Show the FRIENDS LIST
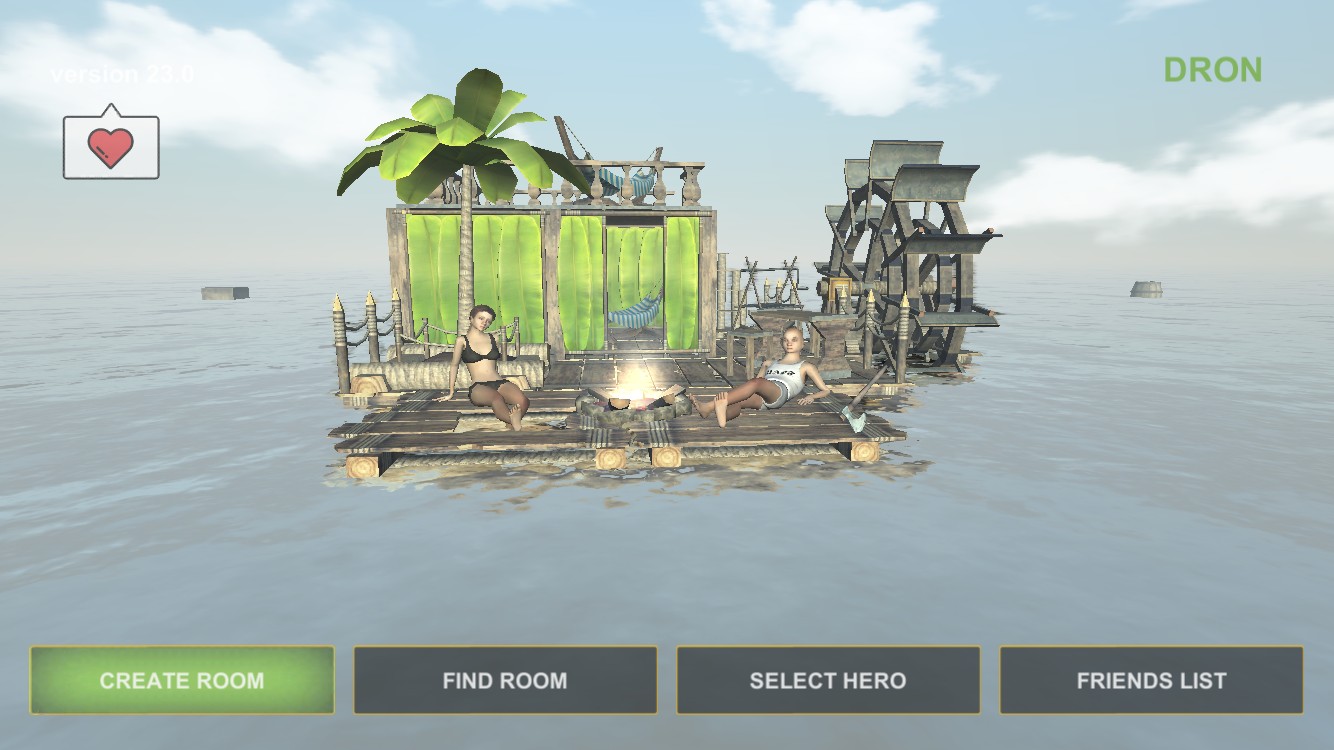Screen dimensions: 1334x750 point(1151,680)
